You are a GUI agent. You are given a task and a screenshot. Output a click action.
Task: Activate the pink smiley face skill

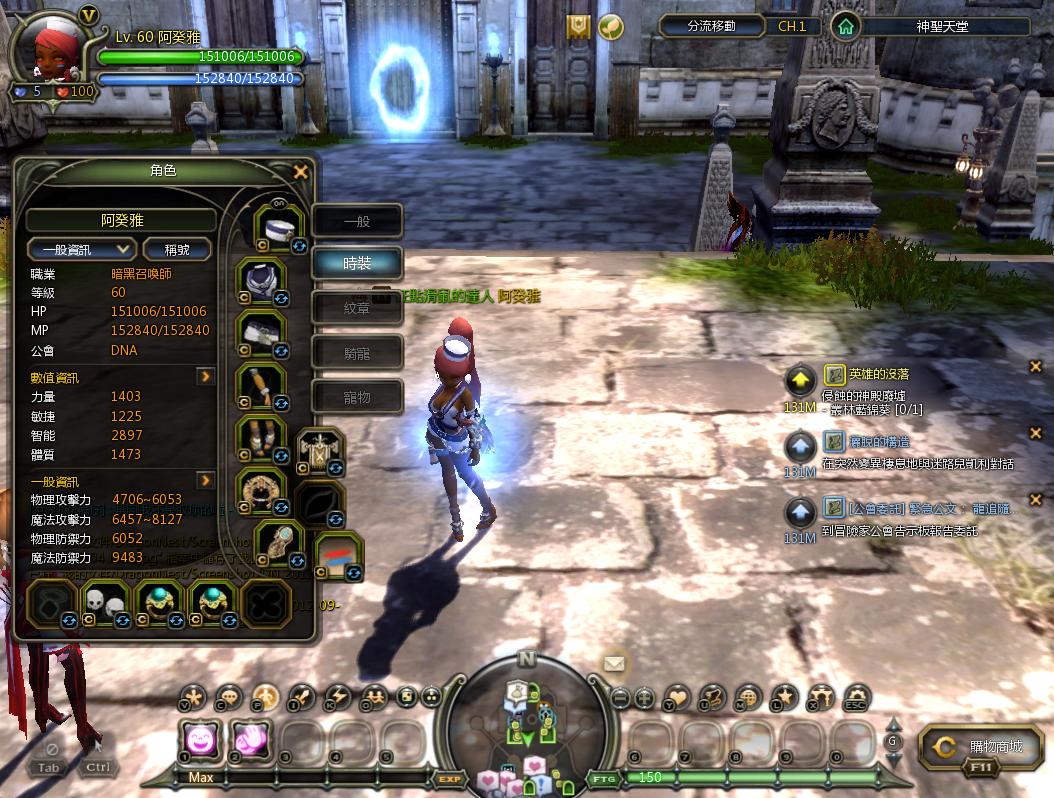(x=198, y=741)
